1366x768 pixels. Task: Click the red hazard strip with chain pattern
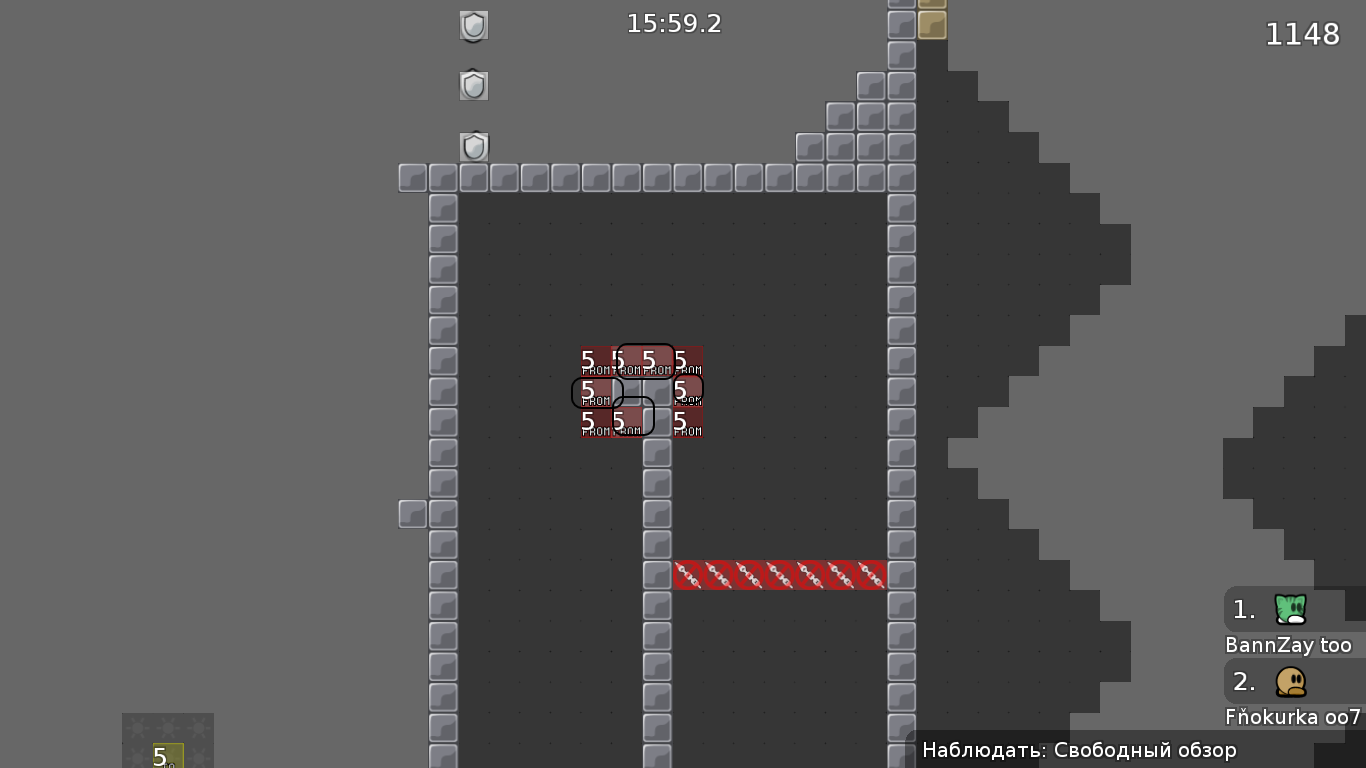(x=778, y=575)
